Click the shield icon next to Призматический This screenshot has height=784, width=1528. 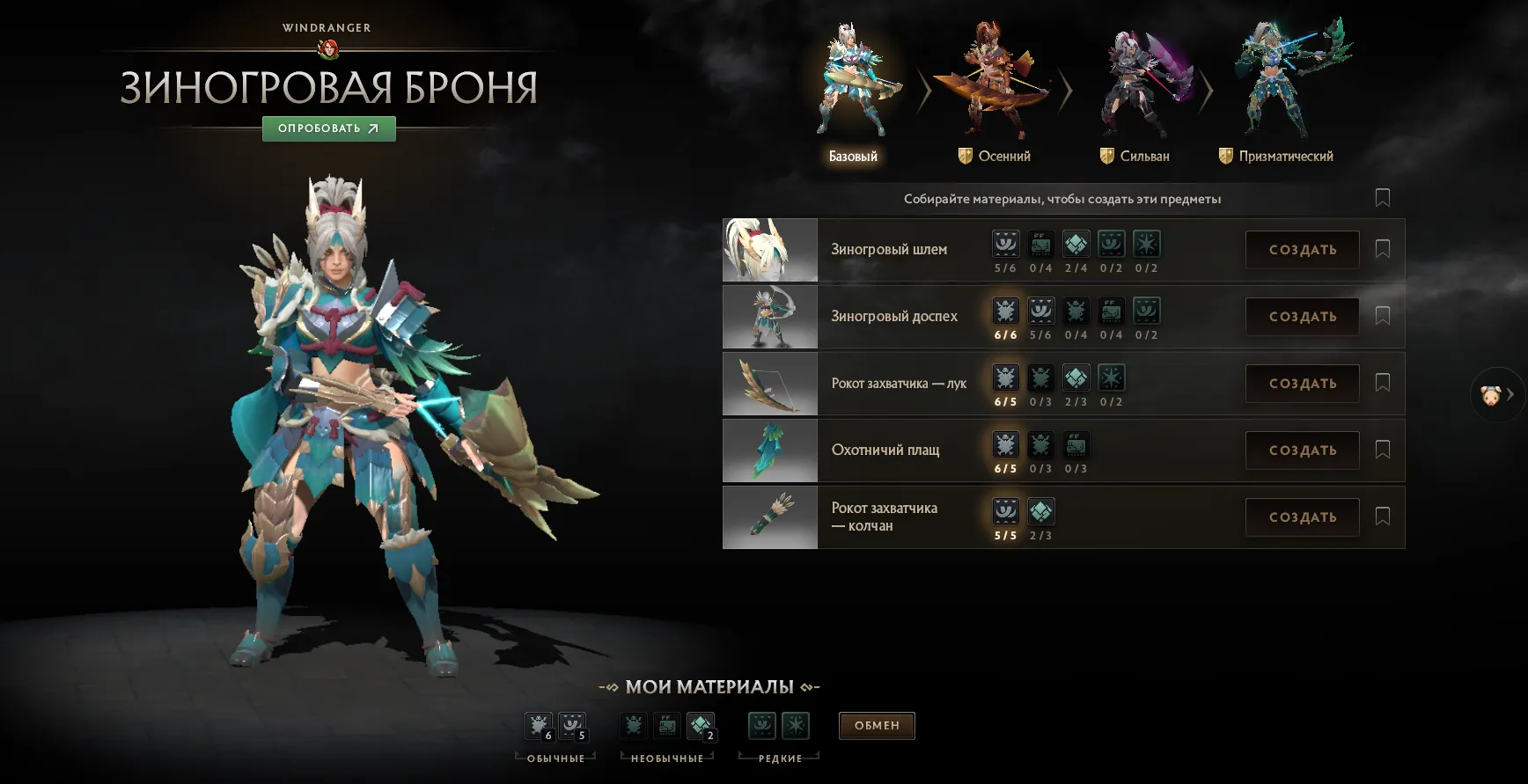tap(1225, 156)
